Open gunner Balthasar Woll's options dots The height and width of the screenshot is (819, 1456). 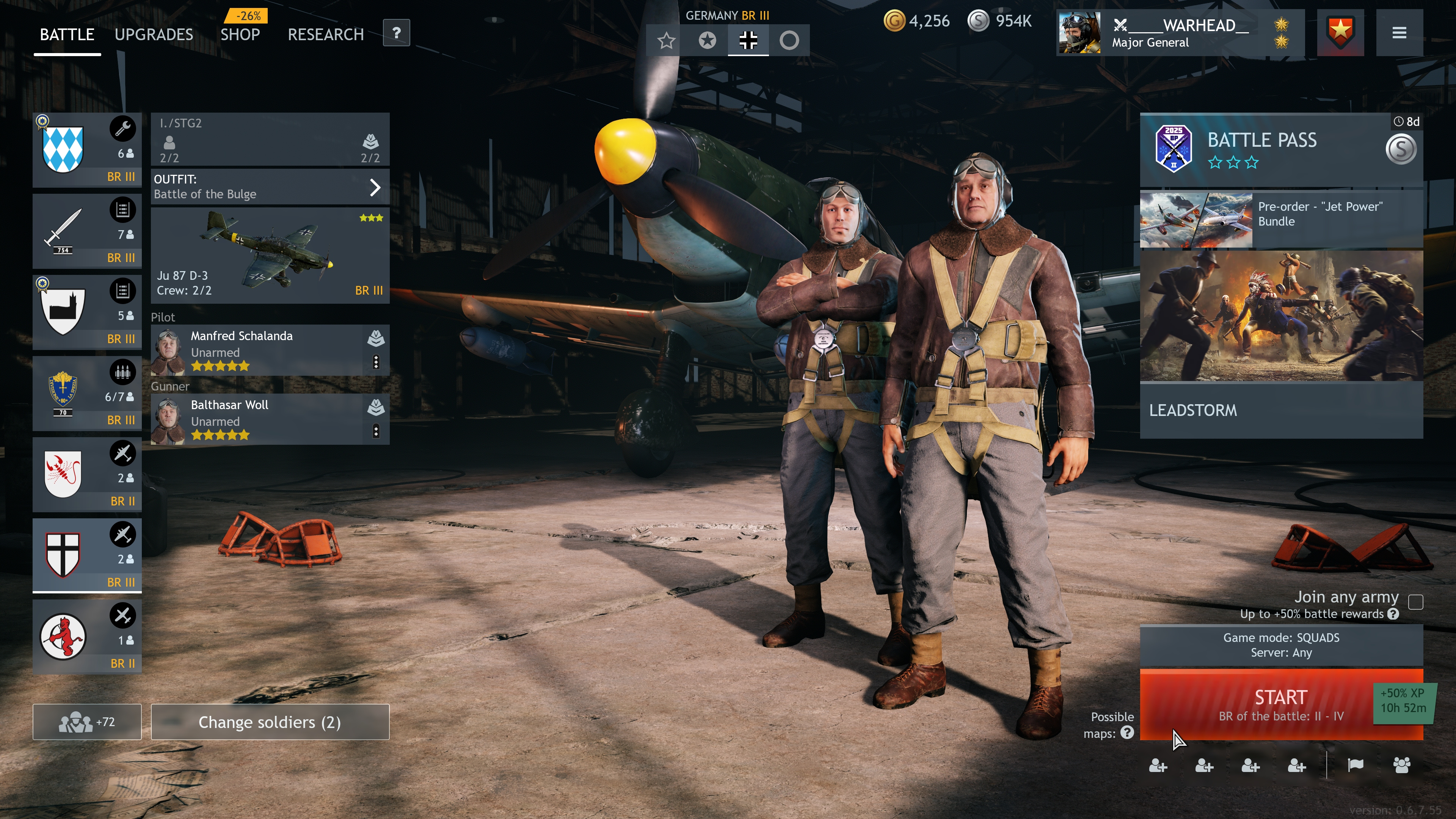[x=376, y=431]
